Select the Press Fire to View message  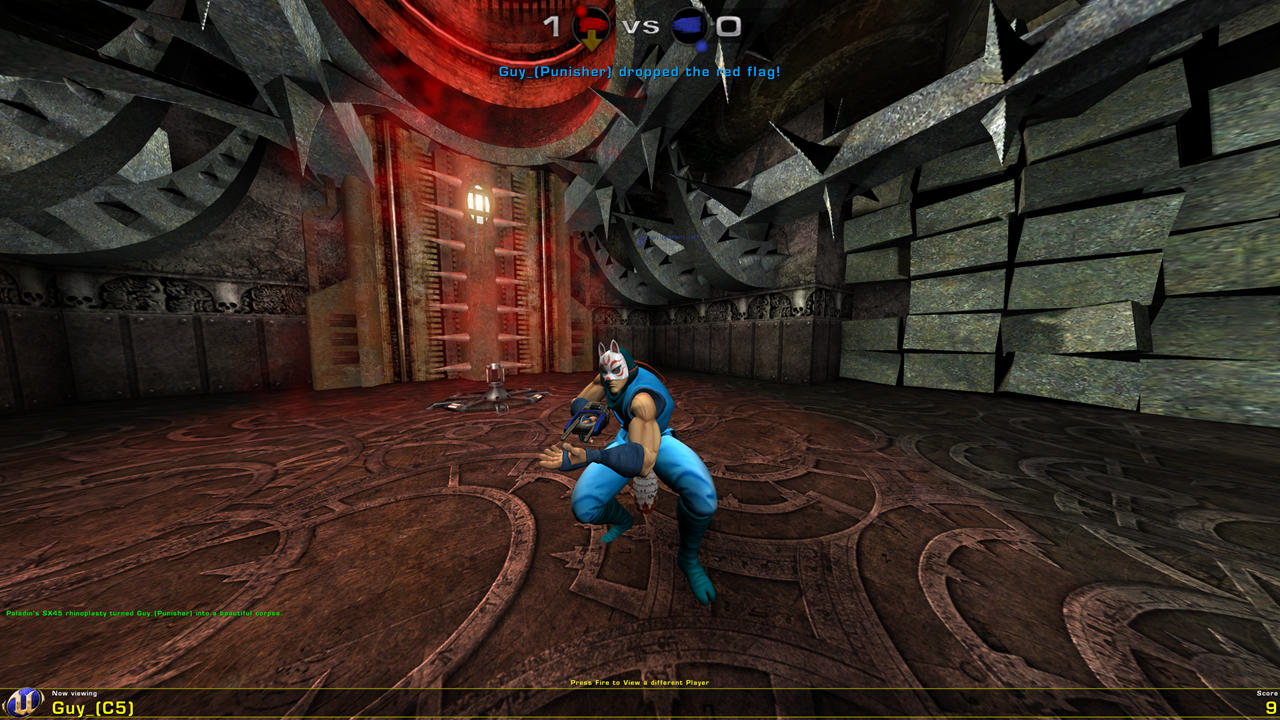(x=639, y=682)
